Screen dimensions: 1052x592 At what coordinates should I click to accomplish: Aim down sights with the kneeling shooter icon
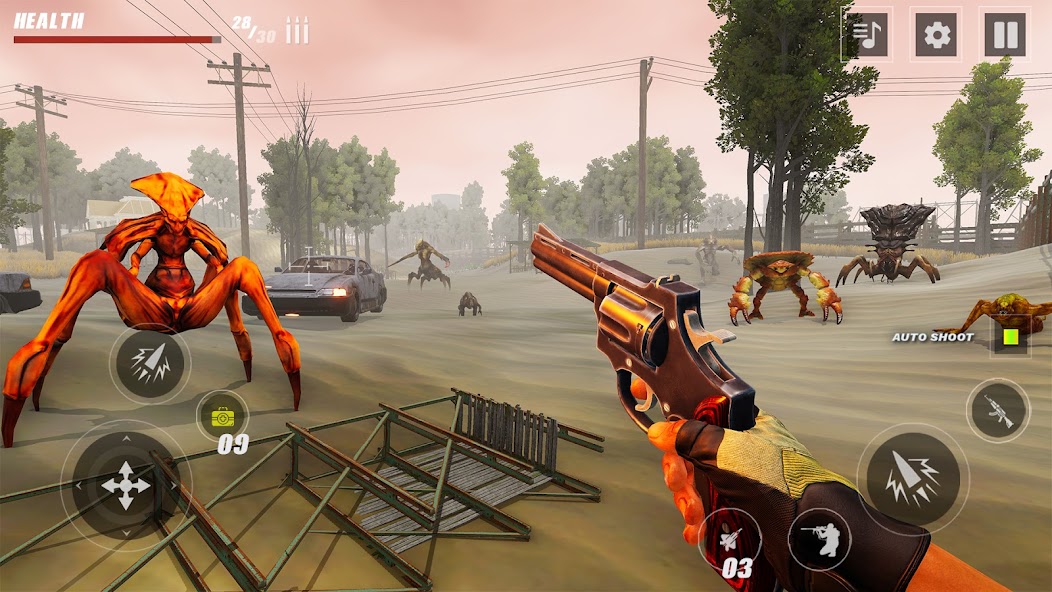(819, 539)
